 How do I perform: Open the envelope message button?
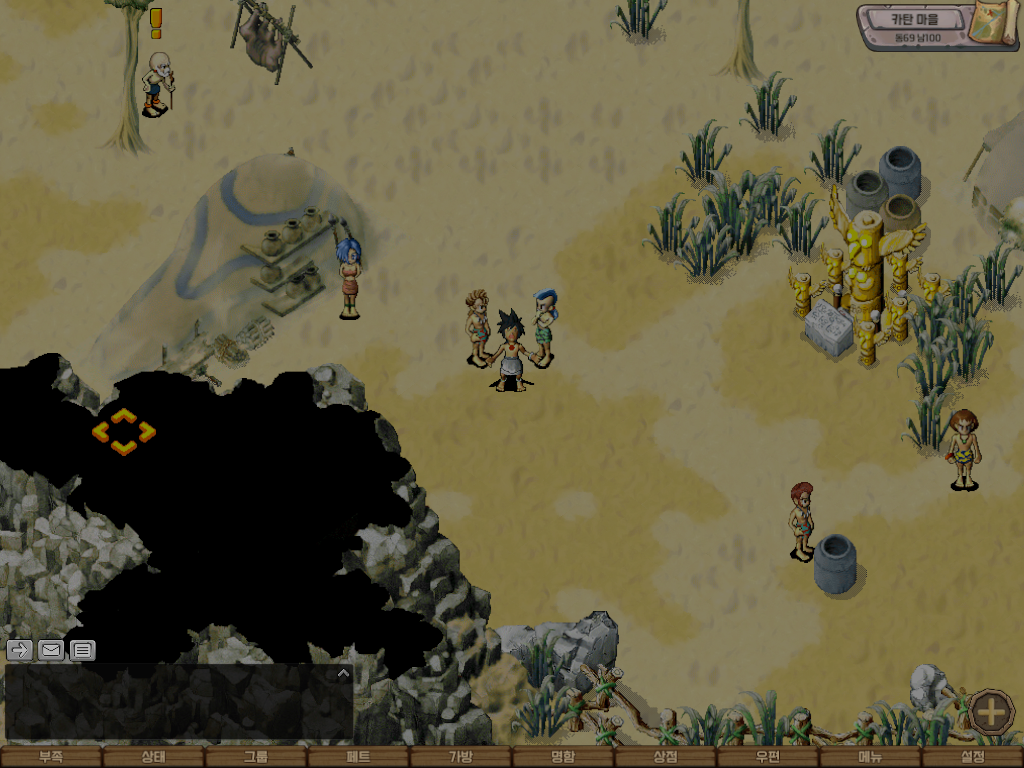51,650
